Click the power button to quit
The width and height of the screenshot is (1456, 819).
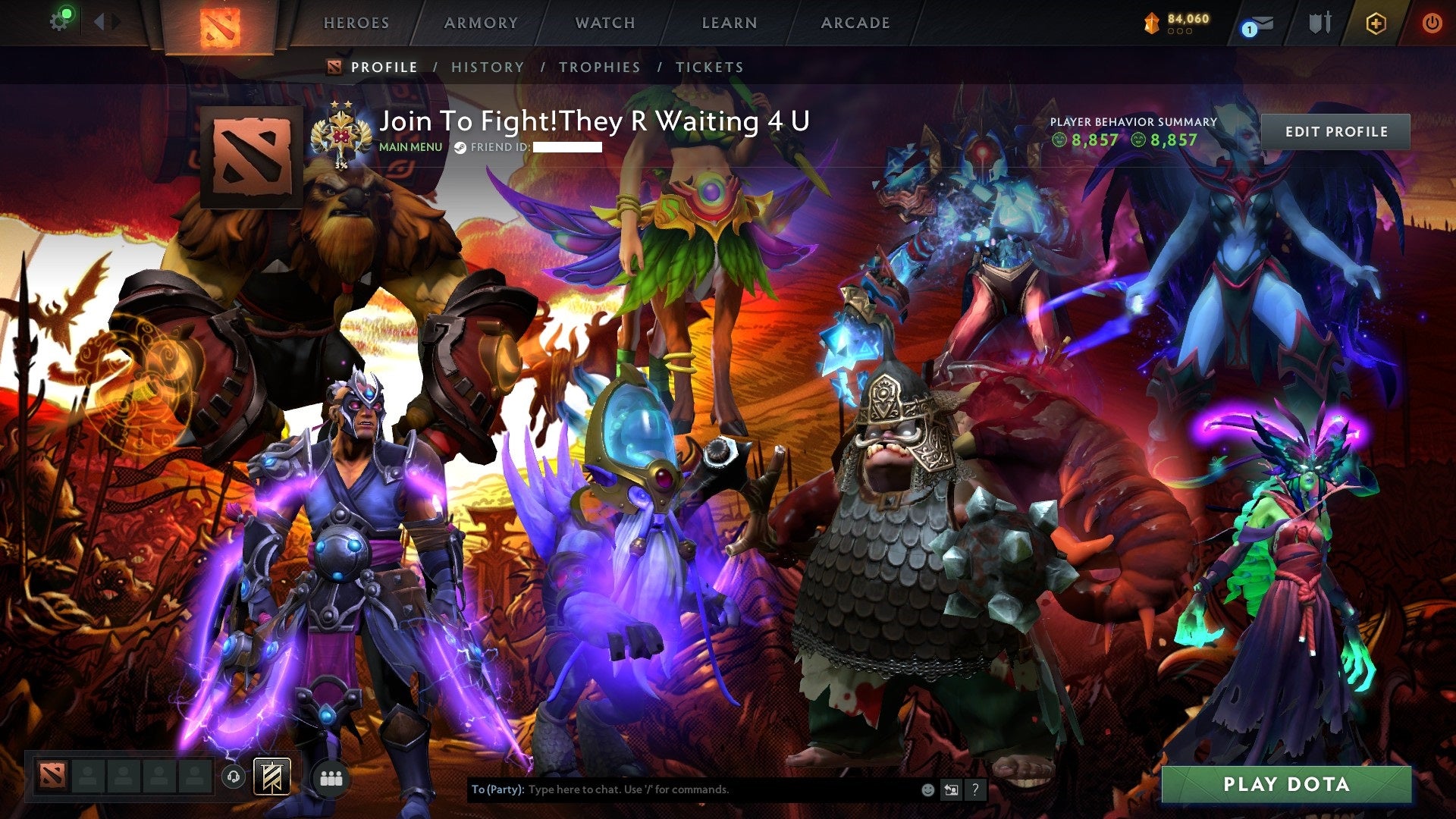pos(1432,23)
